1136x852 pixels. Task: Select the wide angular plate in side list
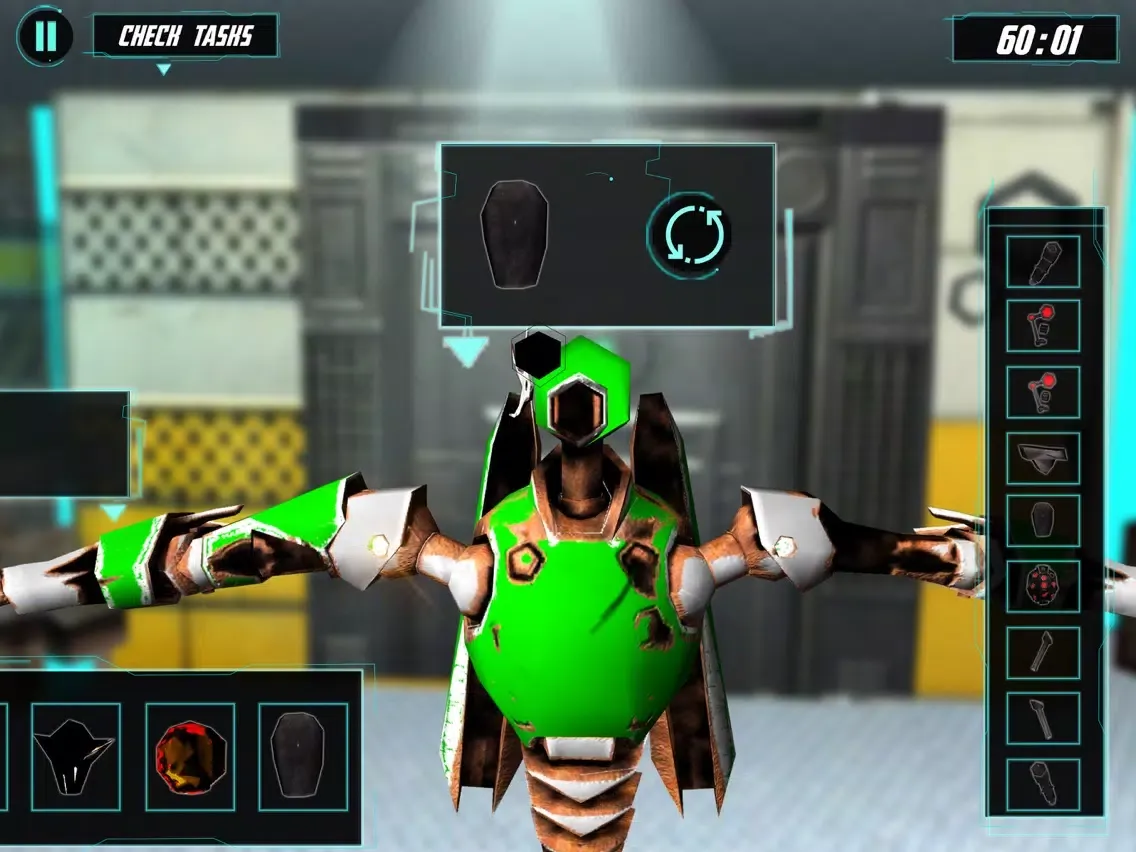pos(1043,458)
